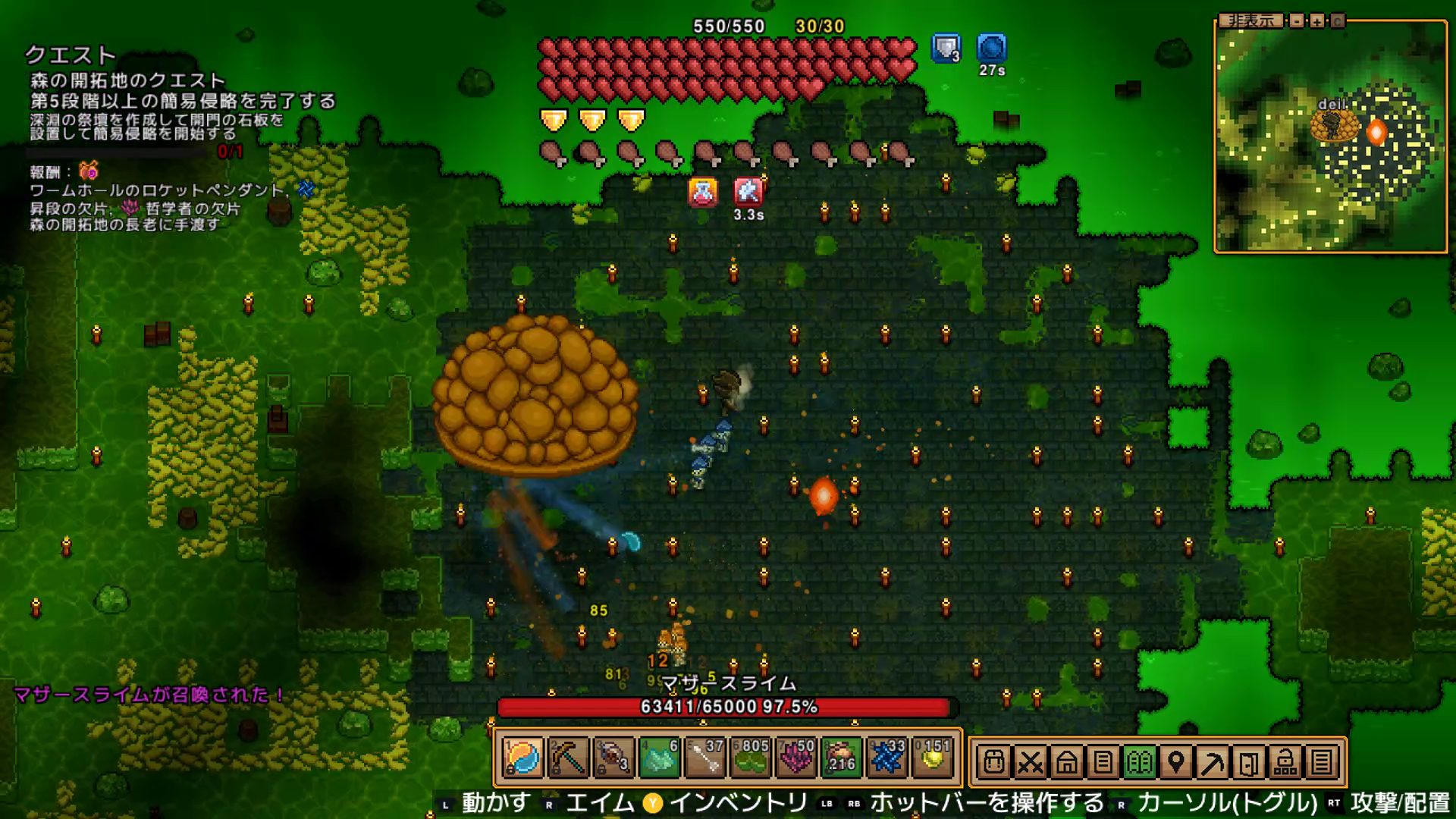Pick the blue crystal shard stack of 33

[x=886, y=758]
